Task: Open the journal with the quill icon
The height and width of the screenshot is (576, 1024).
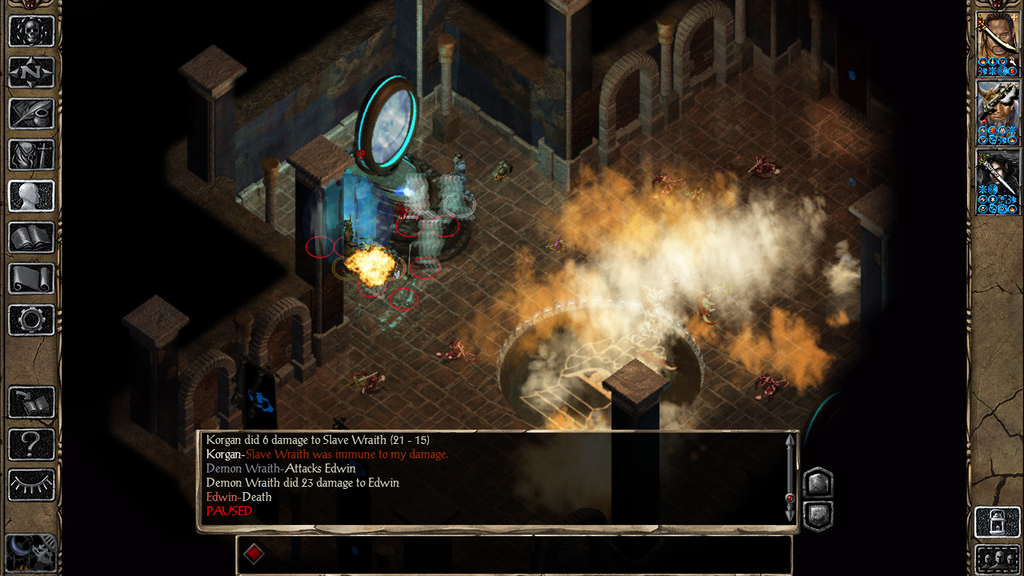Action: pos(31,113)
